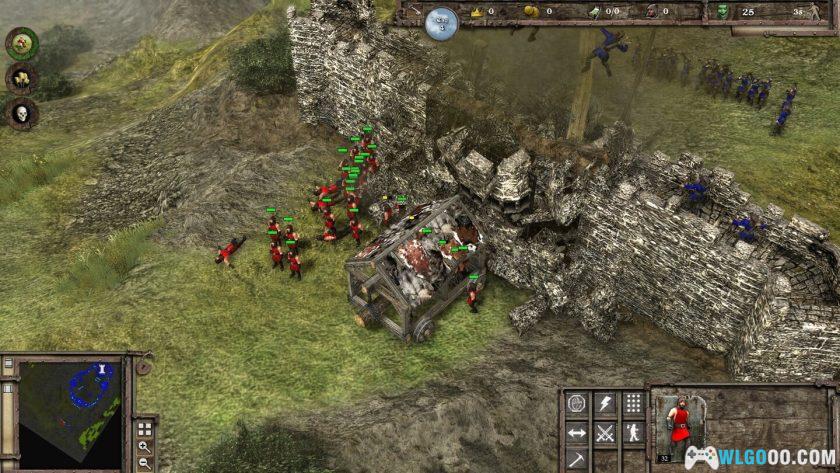Open the green round icon at top-left
The width and height of the screenshot is (840, 473).
pyautogui.click(x=21, y=42)
